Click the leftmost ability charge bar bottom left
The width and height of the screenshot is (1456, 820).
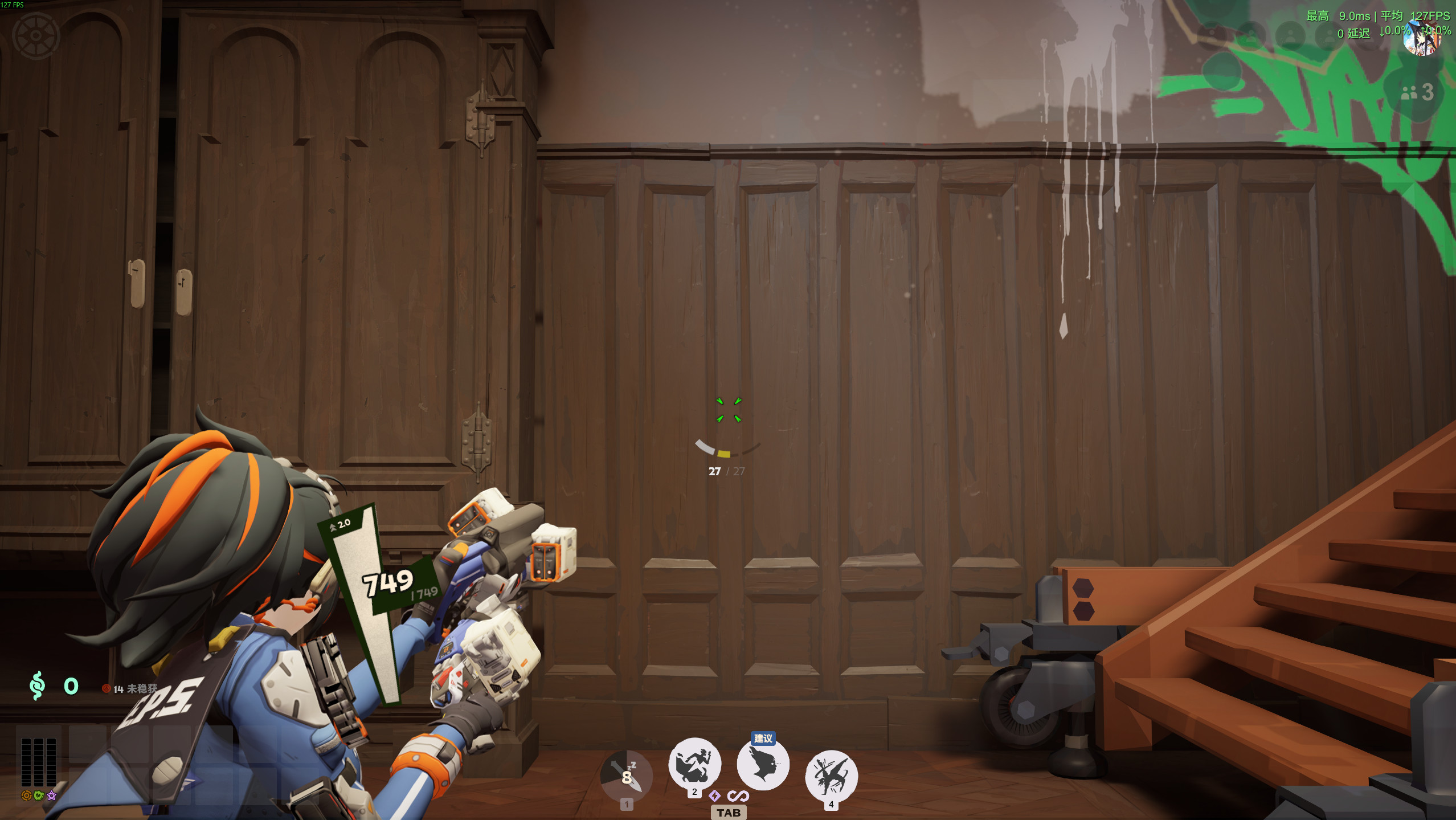pyautogui.click(x=26, y=762)
